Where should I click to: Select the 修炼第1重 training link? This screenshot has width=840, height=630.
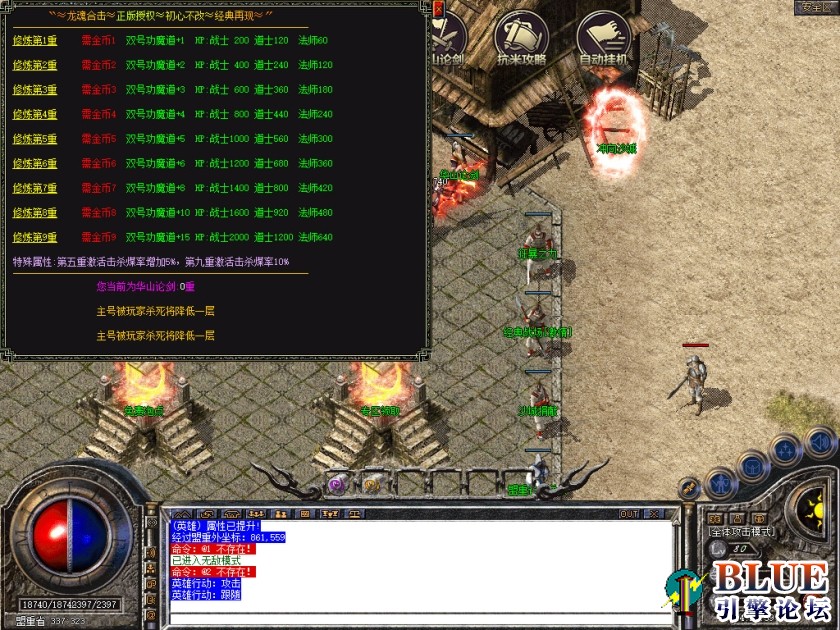coord(35,41)
